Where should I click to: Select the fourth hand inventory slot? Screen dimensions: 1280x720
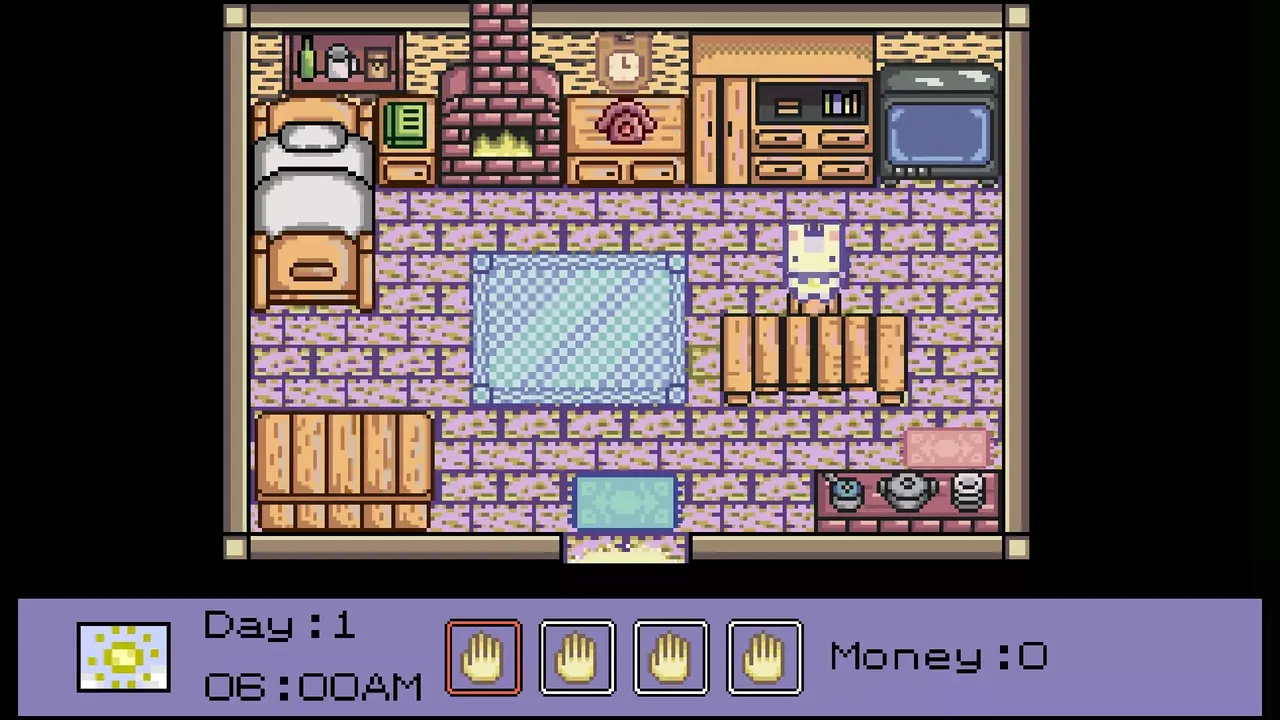(x=764, y=655)
